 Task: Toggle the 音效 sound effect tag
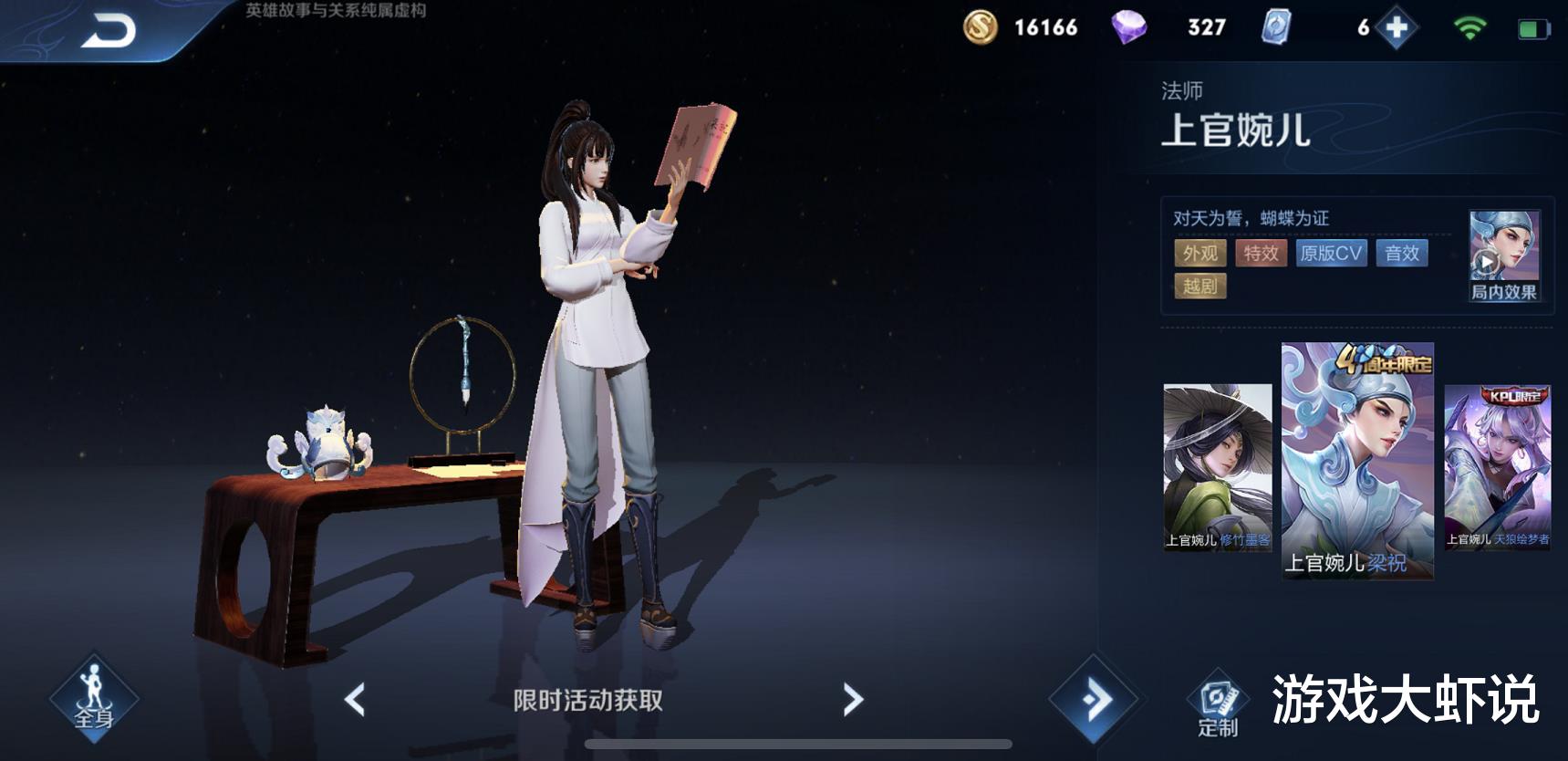tap(1402, 254)
